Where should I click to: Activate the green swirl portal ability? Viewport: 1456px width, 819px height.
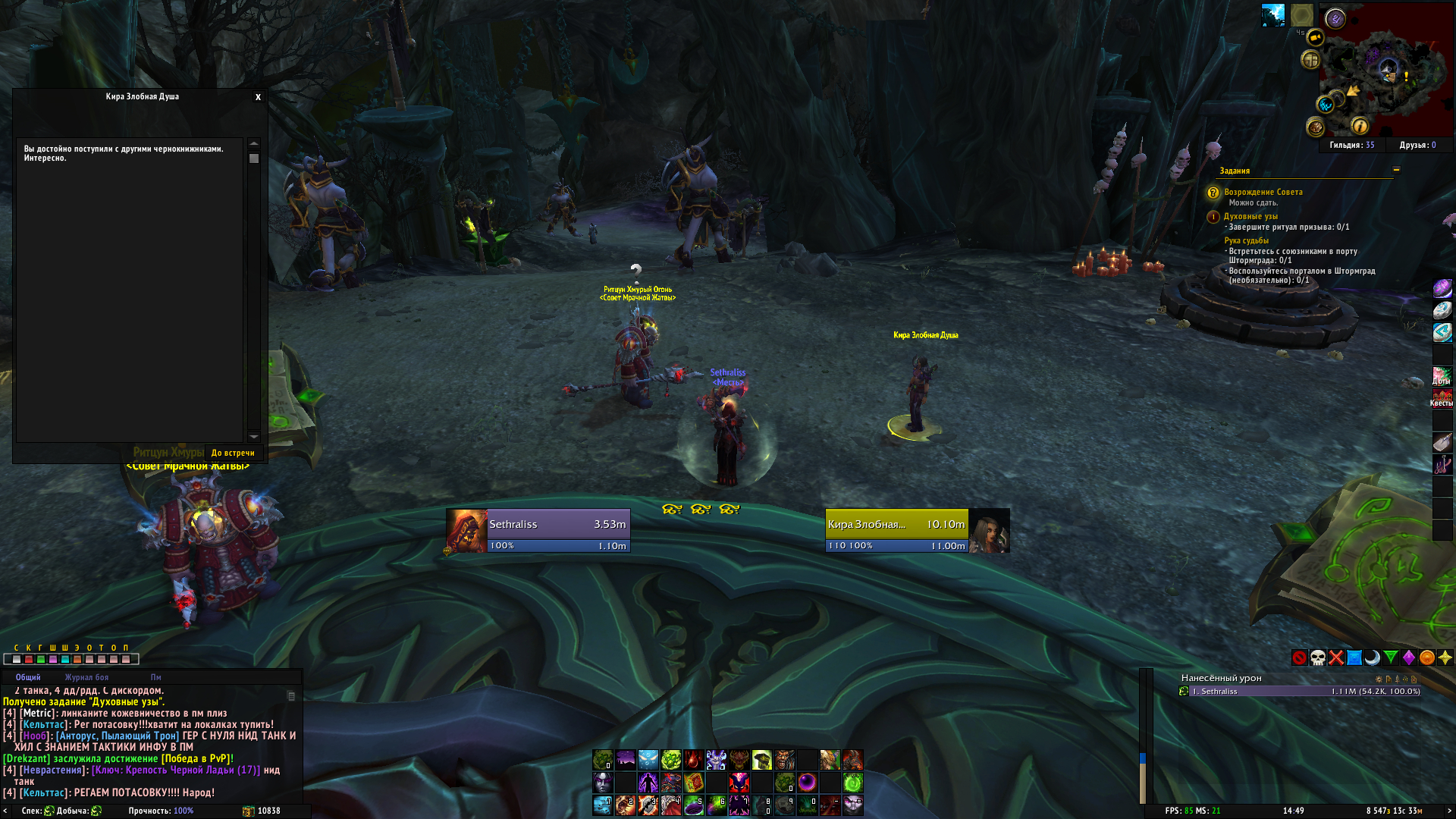tap(852, 782)
